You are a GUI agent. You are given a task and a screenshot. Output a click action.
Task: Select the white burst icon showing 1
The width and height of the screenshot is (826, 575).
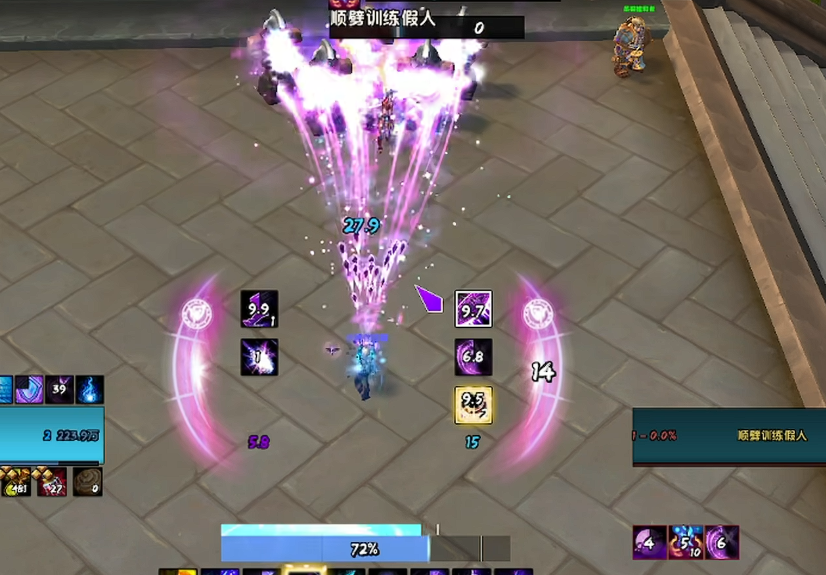[259, 357]
